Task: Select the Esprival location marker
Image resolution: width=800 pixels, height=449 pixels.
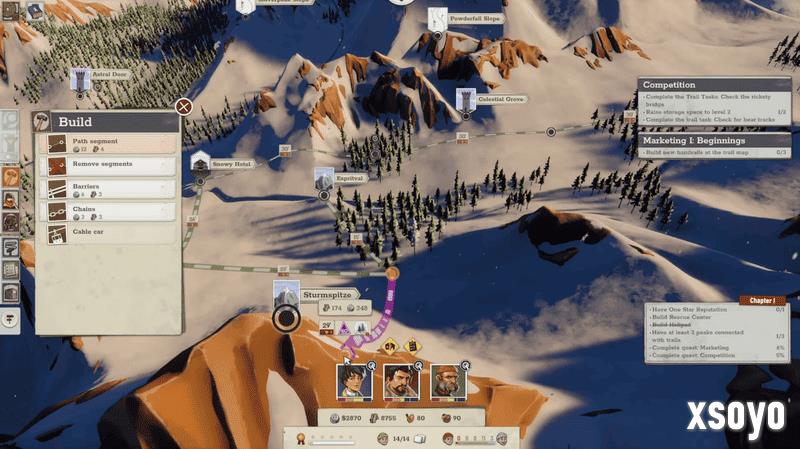Action: click(340, 177)
